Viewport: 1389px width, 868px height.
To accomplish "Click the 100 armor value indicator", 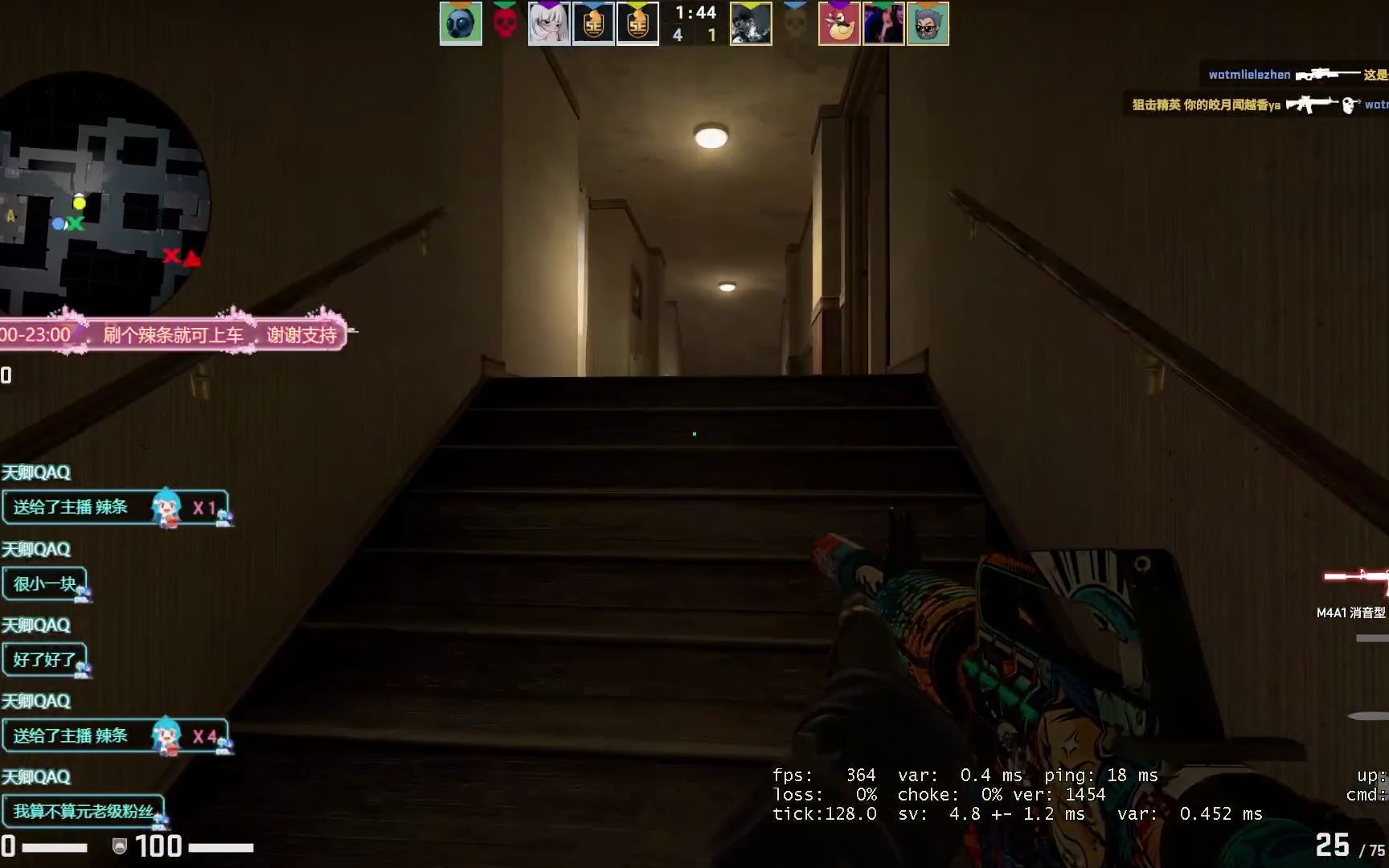I will (x=159, y=847).
